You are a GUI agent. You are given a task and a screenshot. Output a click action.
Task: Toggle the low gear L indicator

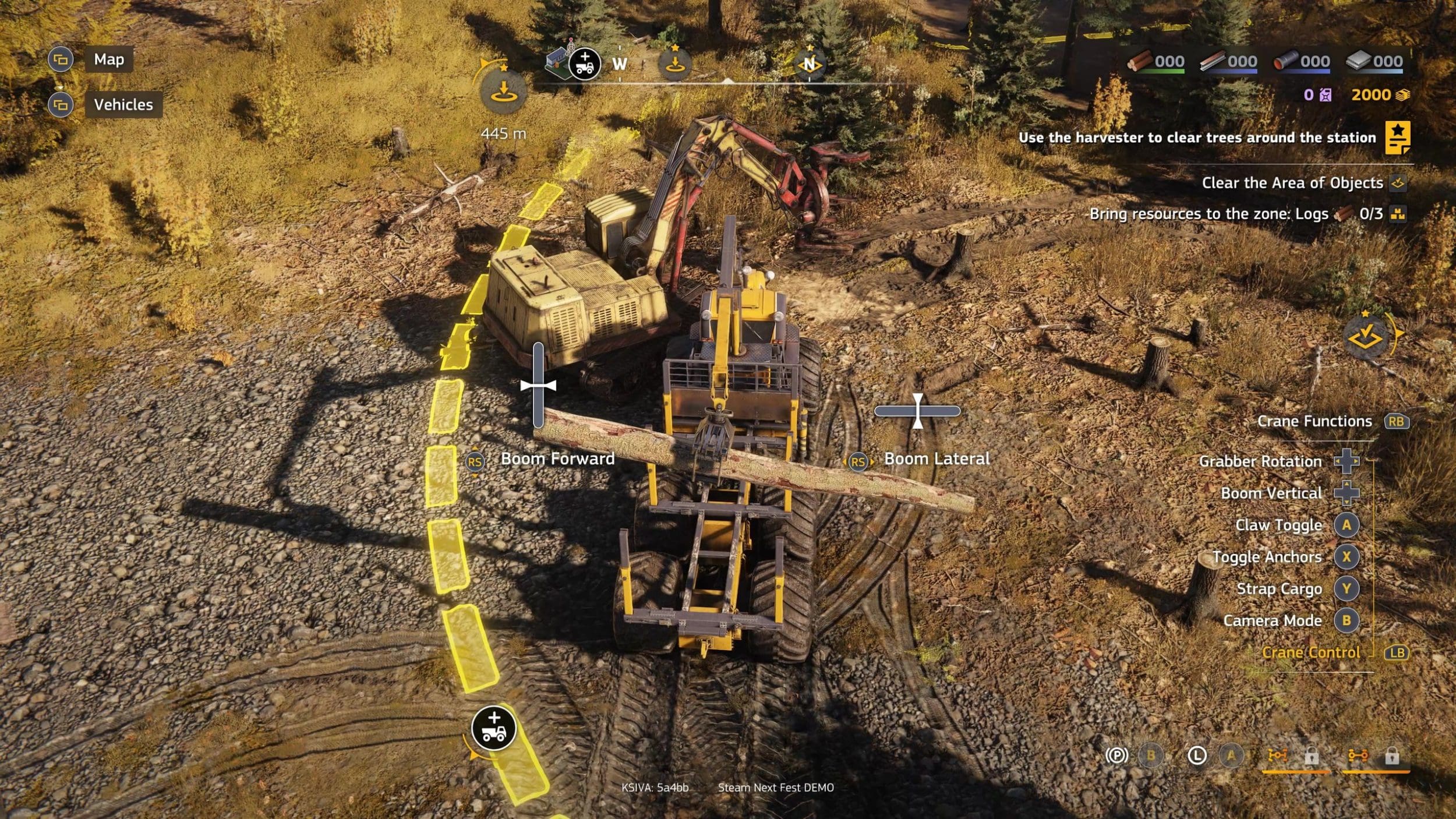tap(1196, 756)
